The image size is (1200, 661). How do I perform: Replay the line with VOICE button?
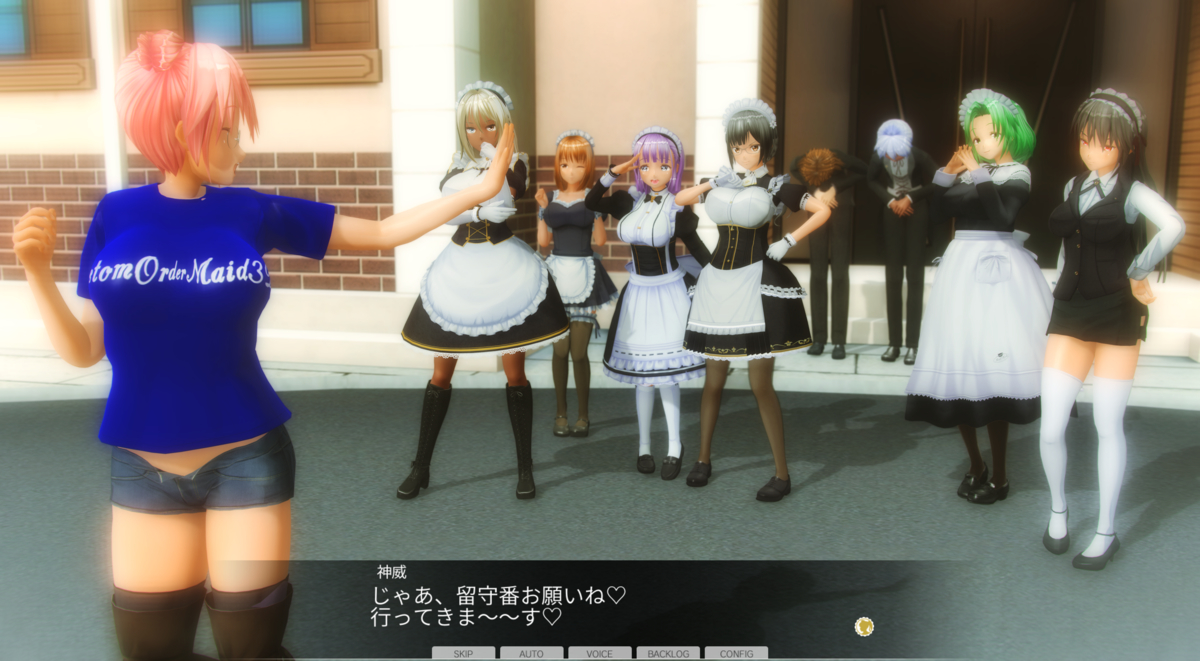[x=599, y=653]
